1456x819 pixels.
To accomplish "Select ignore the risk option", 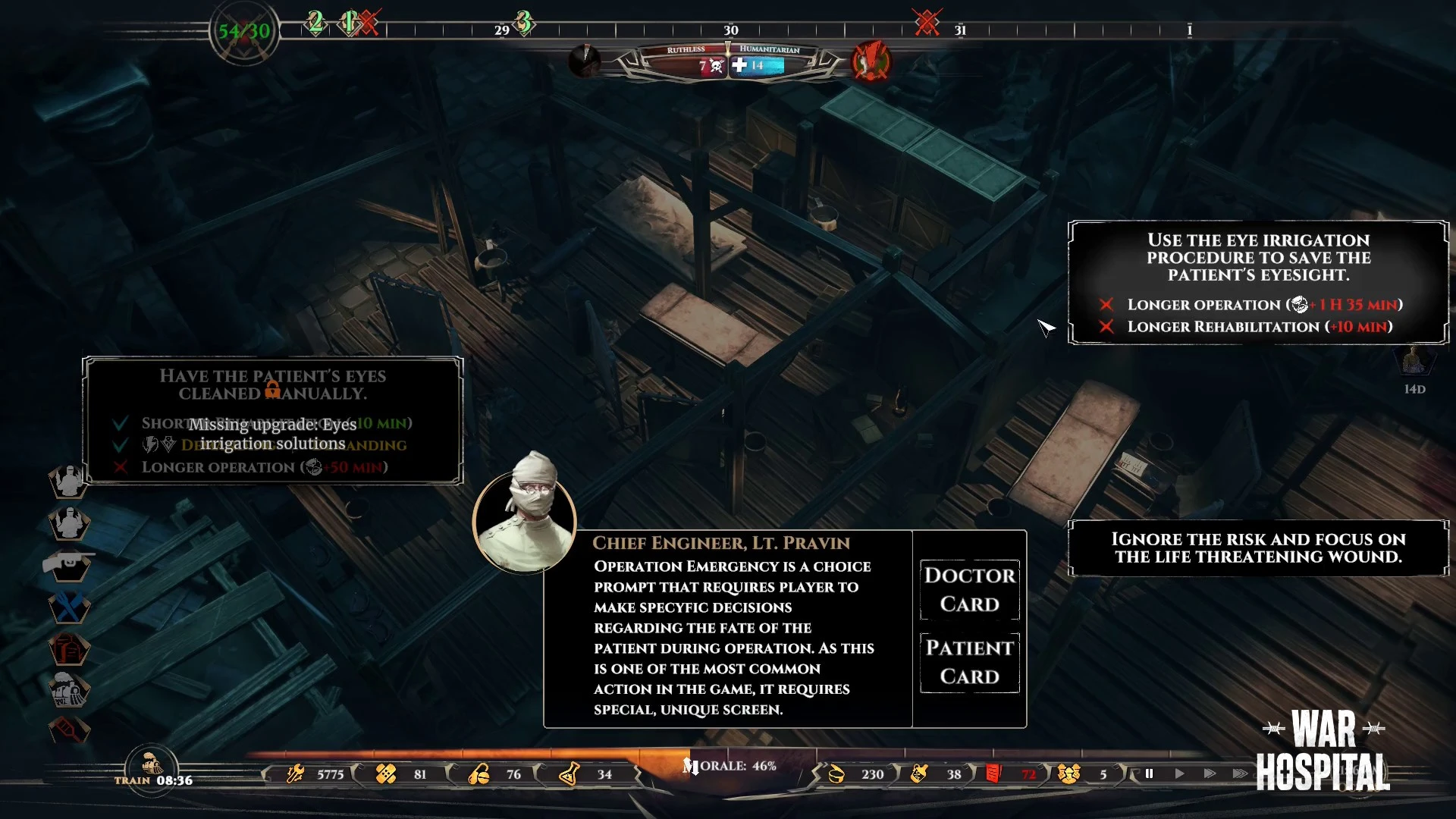I will [x=1258, y=548].
